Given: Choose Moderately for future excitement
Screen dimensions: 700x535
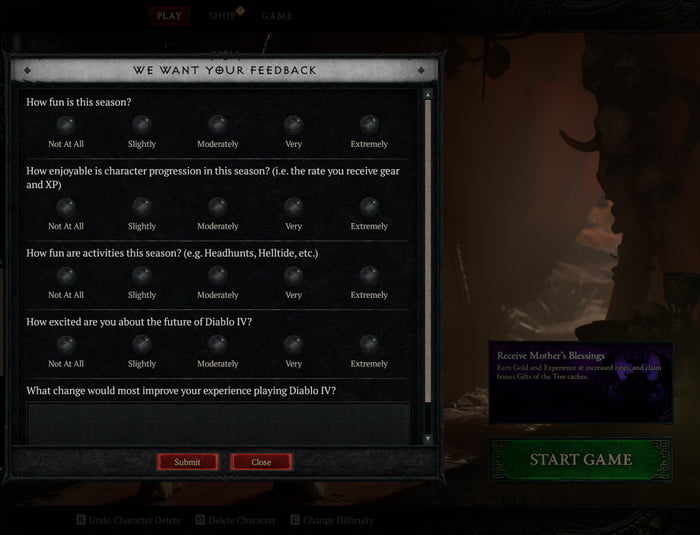Looking at the screenshot, I should coord(217,345).
